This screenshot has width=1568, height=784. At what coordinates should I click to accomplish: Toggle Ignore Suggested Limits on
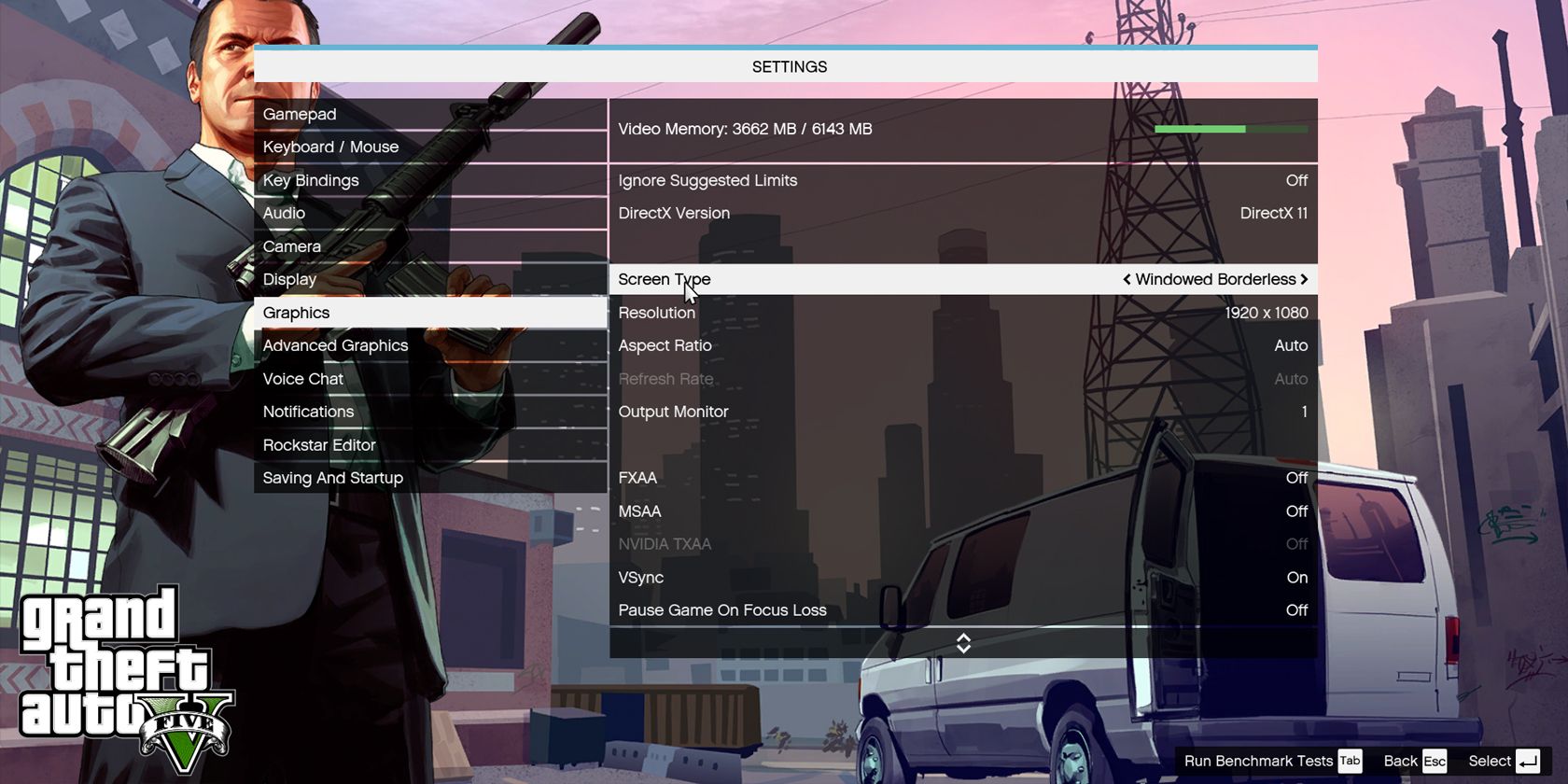(x=961, y=180)
